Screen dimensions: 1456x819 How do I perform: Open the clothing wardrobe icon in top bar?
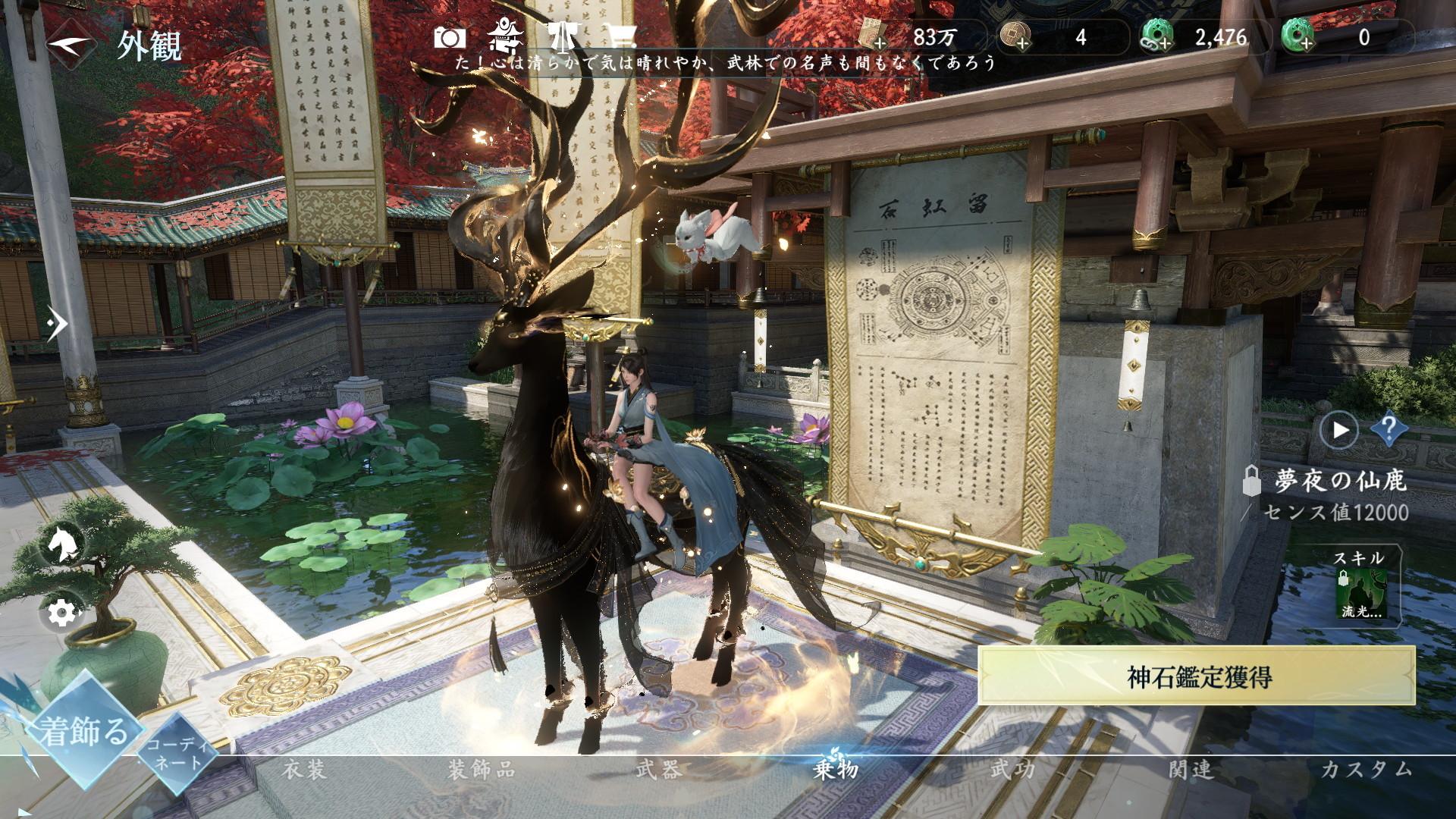(563, 36)
